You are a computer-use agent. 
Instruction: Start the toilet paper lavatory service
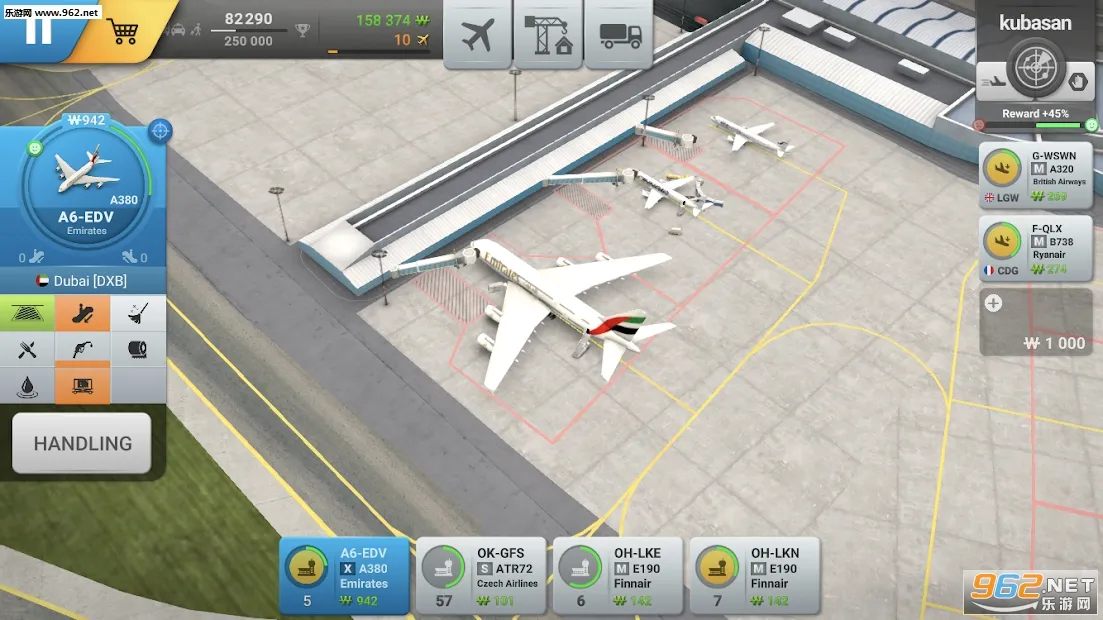click(x=138, y=349)
